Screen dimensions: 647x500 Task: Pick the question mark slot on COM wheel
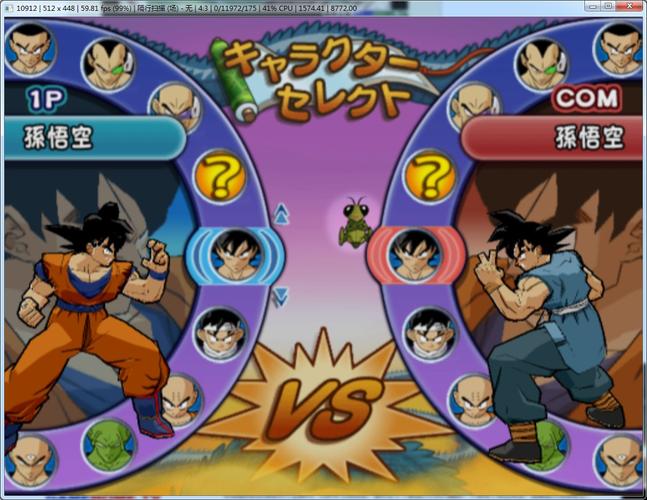(429, 177)
